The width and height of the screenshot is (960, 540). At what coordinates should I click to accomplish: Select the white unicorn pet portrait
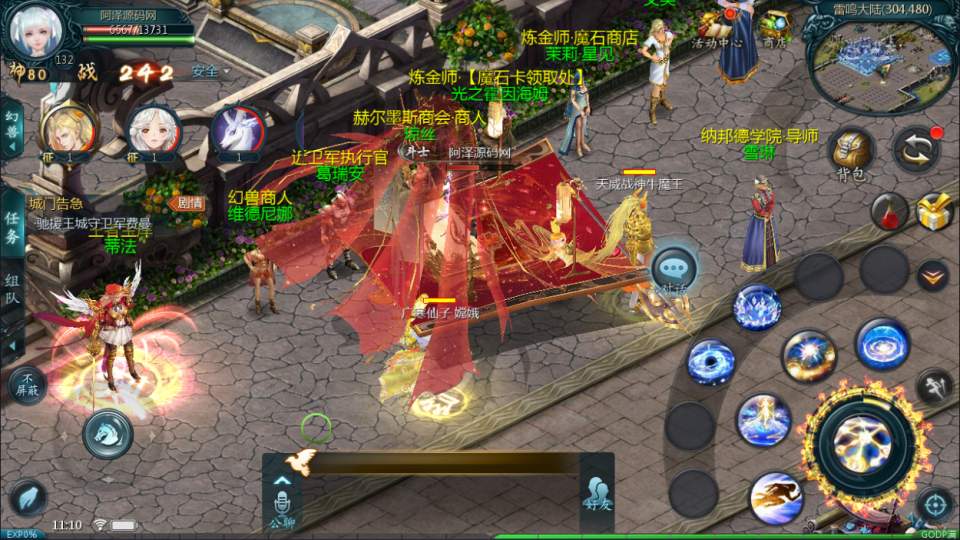click(237, 130)
